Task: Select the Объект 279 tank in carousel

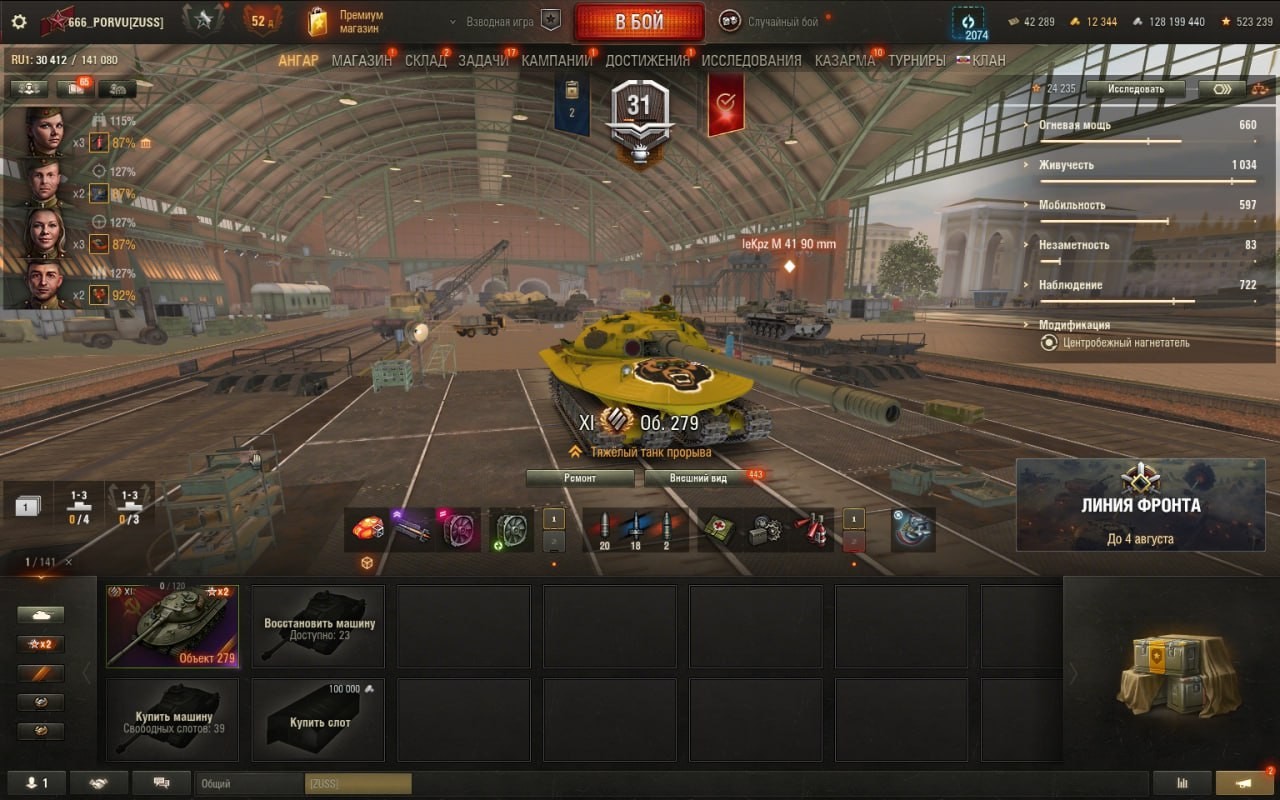Action: click(x=172, y=626)
